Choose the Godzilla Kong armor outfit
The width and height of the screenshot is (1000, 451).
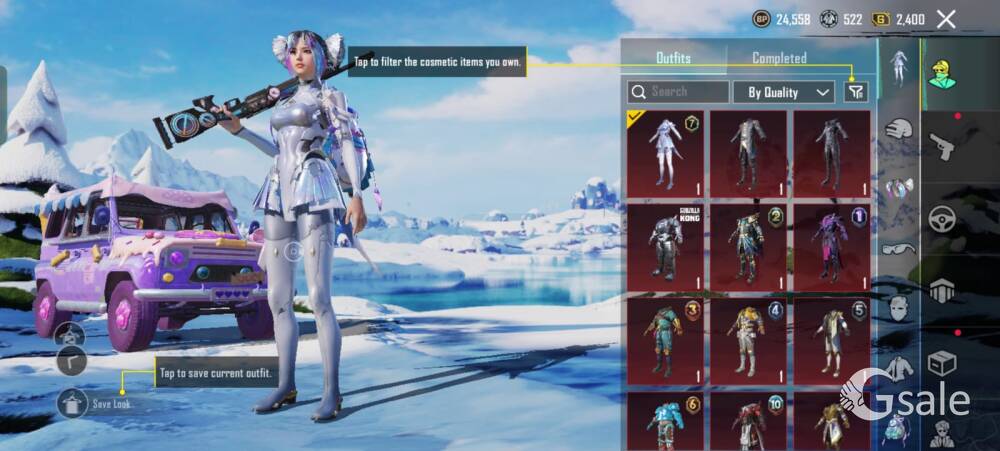point(665,244)
